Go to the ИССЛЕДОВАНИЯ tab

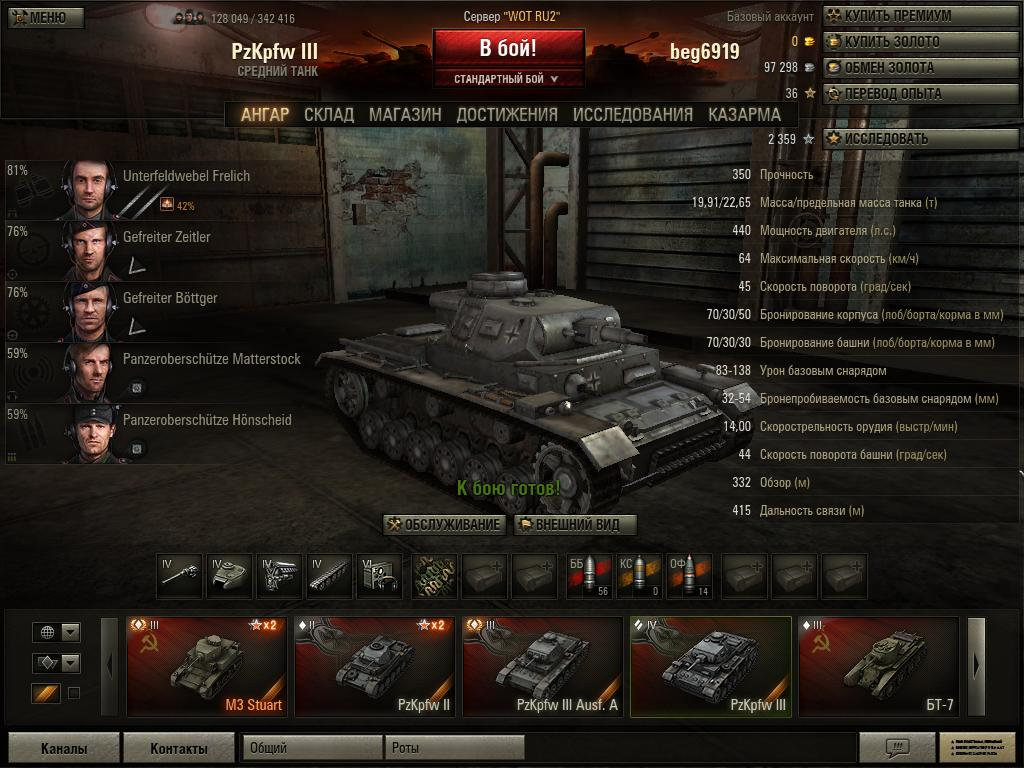pos(632,114)
